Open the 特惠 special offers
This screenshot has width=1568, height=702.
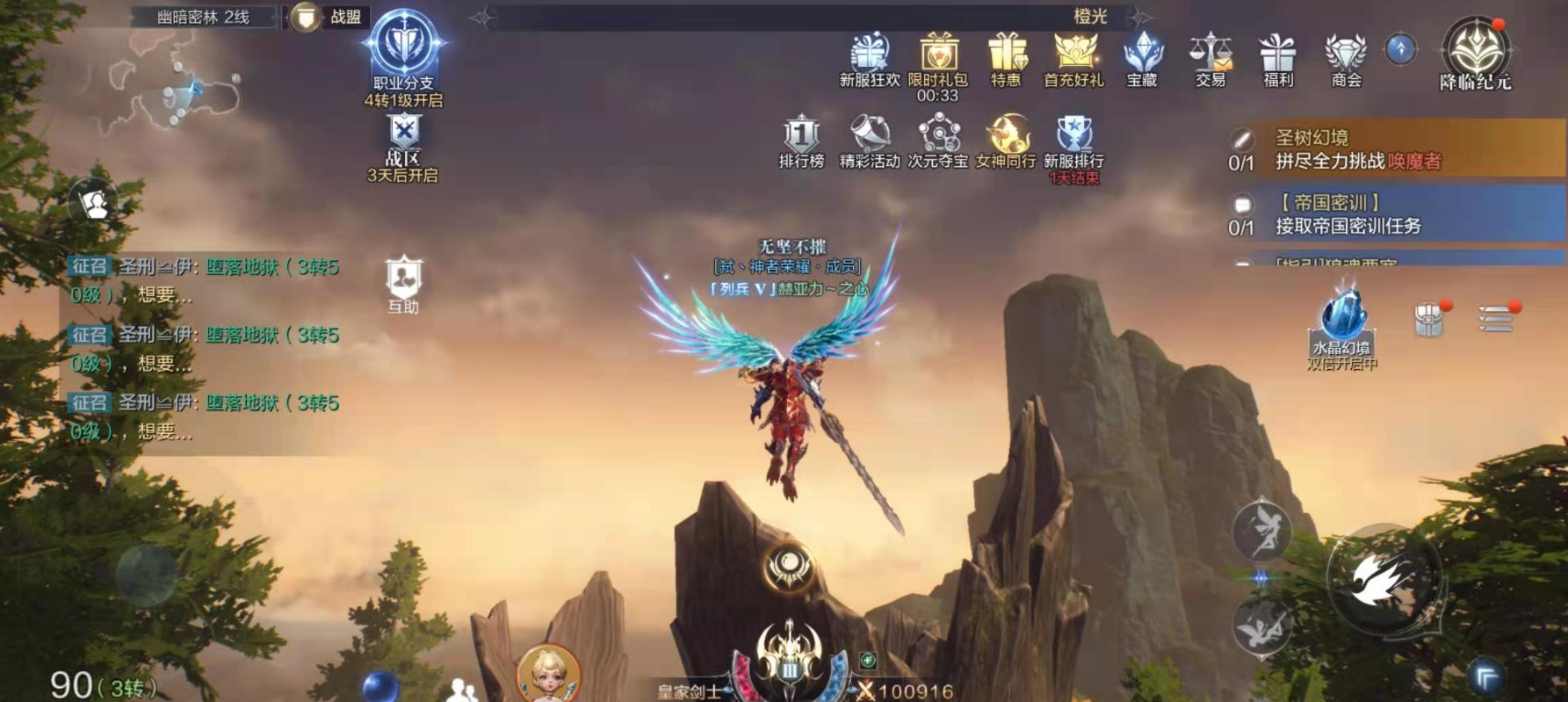[x=1006, y=55]
